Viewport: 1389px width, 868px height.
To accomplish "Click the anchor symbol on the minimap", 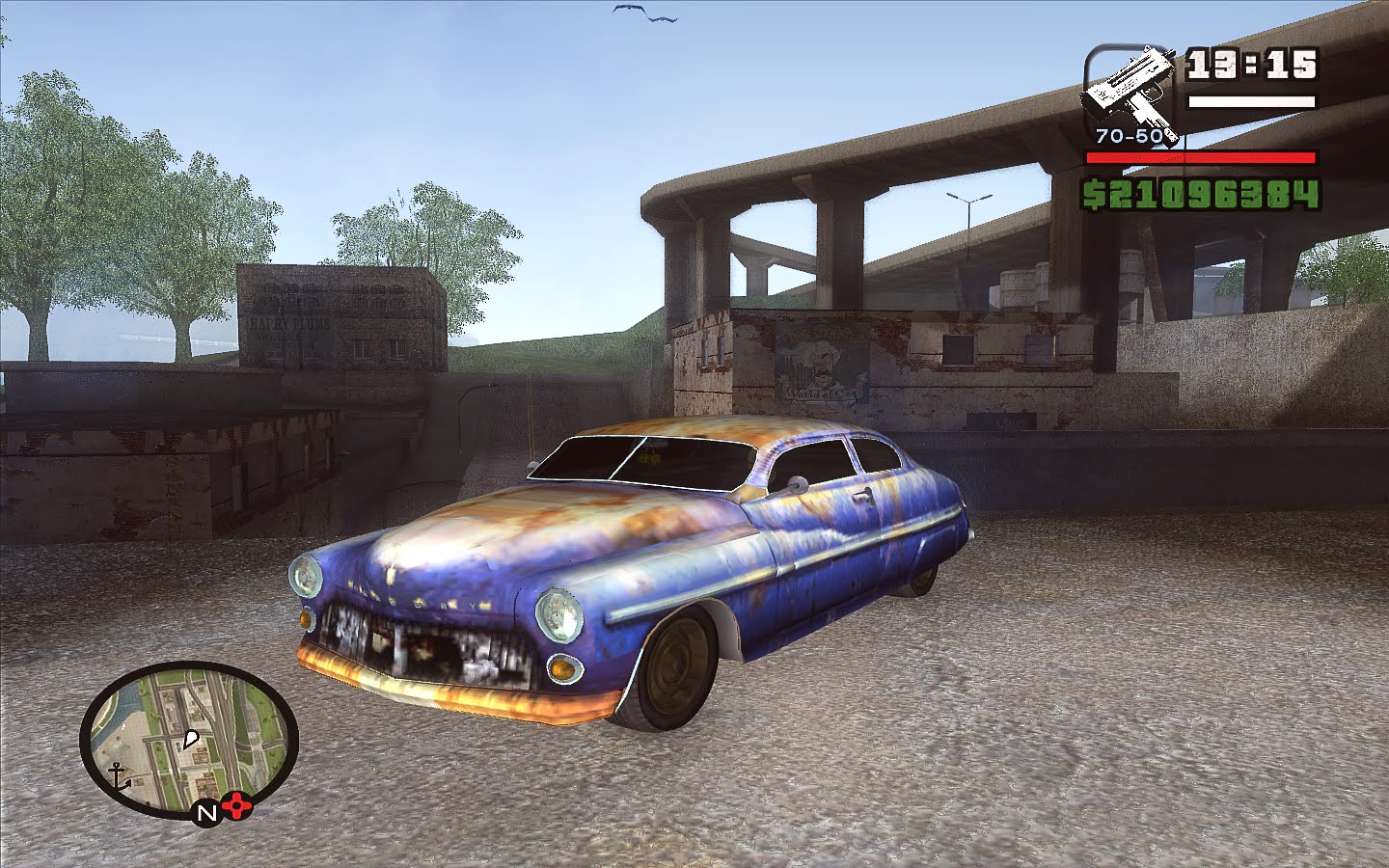I will pyautogui.click(x=117, y=774).
